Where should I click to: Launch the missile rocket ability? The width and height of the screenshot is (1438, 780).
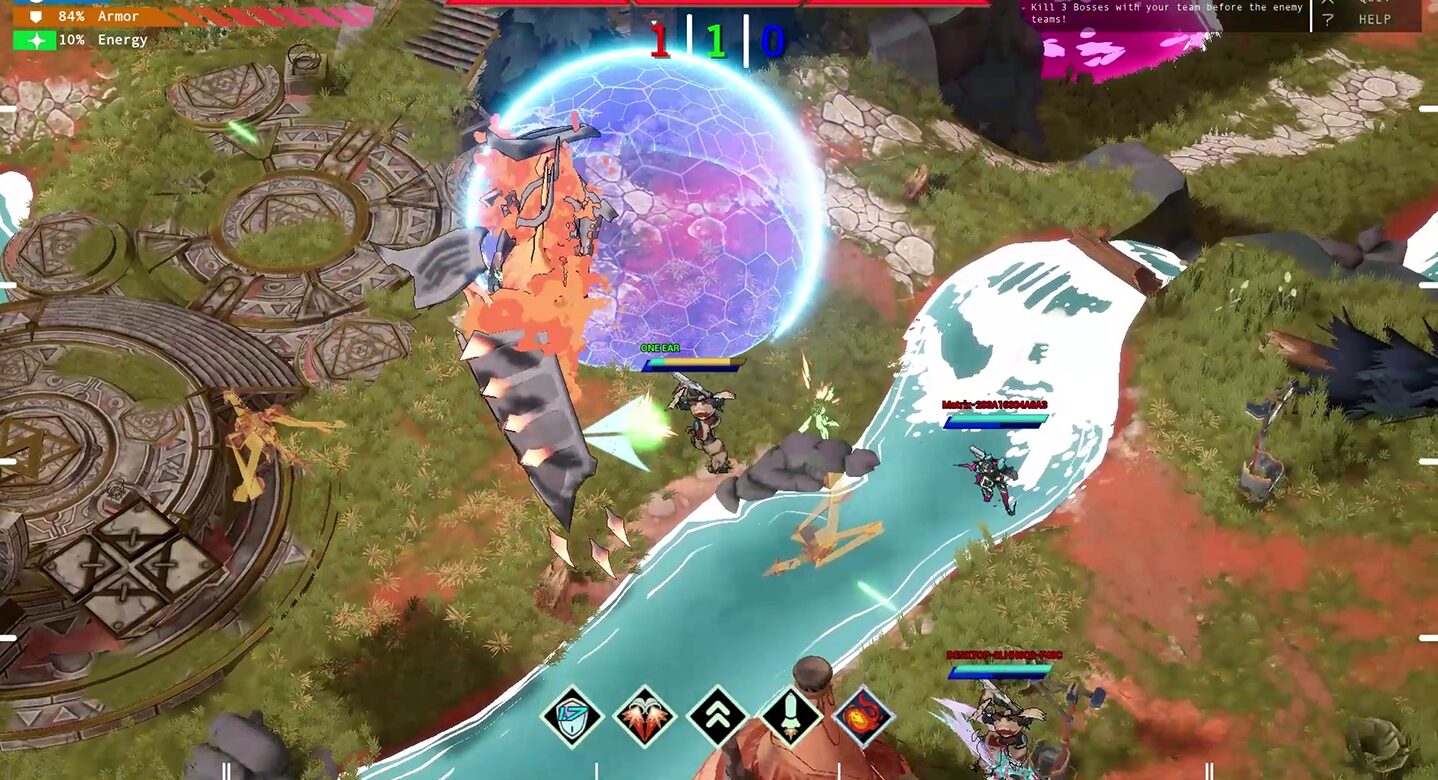coord(791,716)
